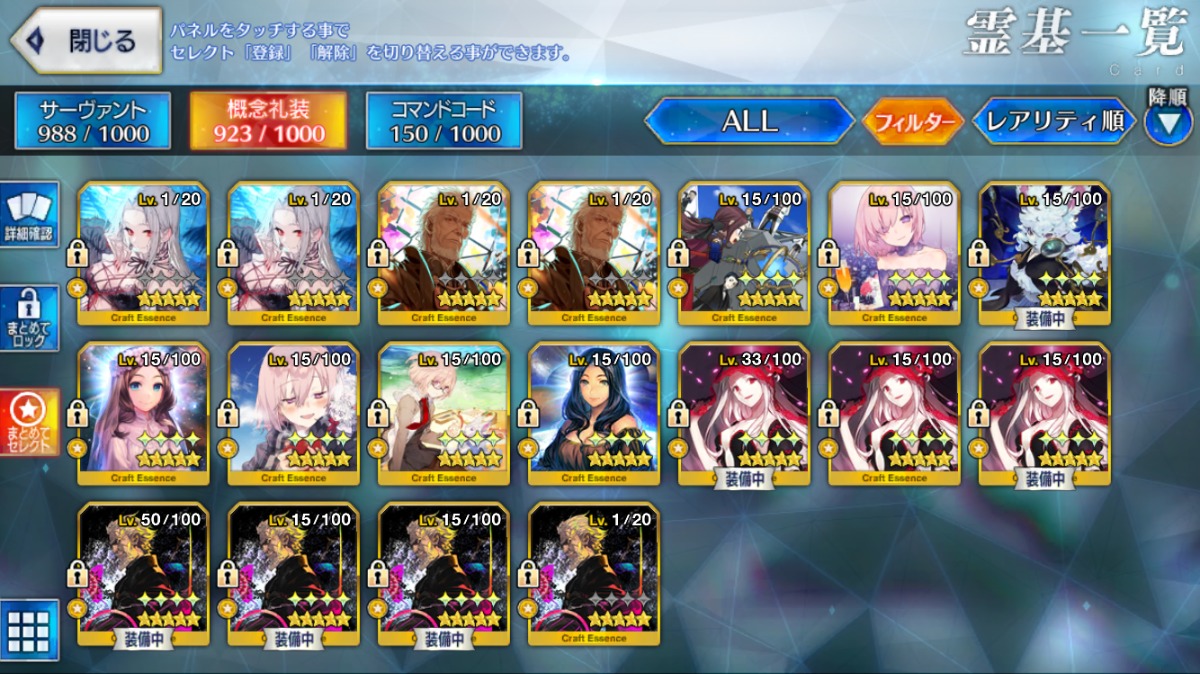Choose the dark-haired woman Lv.15 craft essence

pos(593,412)
